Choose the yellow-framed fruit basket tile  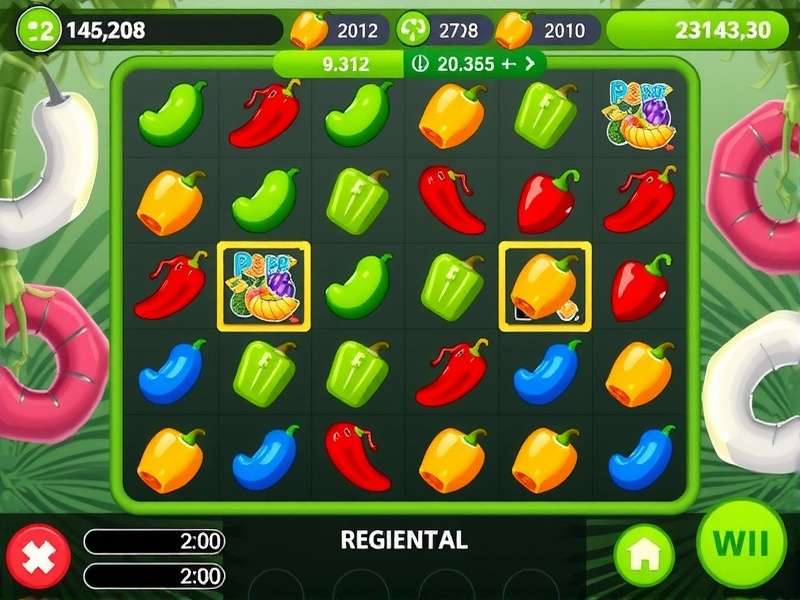[x=264, y=286]
